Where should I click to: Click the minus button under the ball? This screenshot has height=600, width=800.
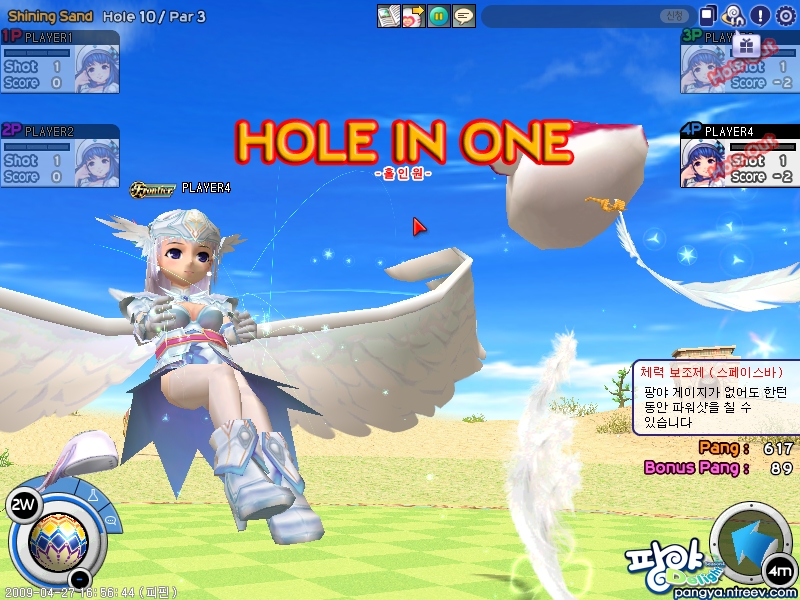tap(81, 579)
